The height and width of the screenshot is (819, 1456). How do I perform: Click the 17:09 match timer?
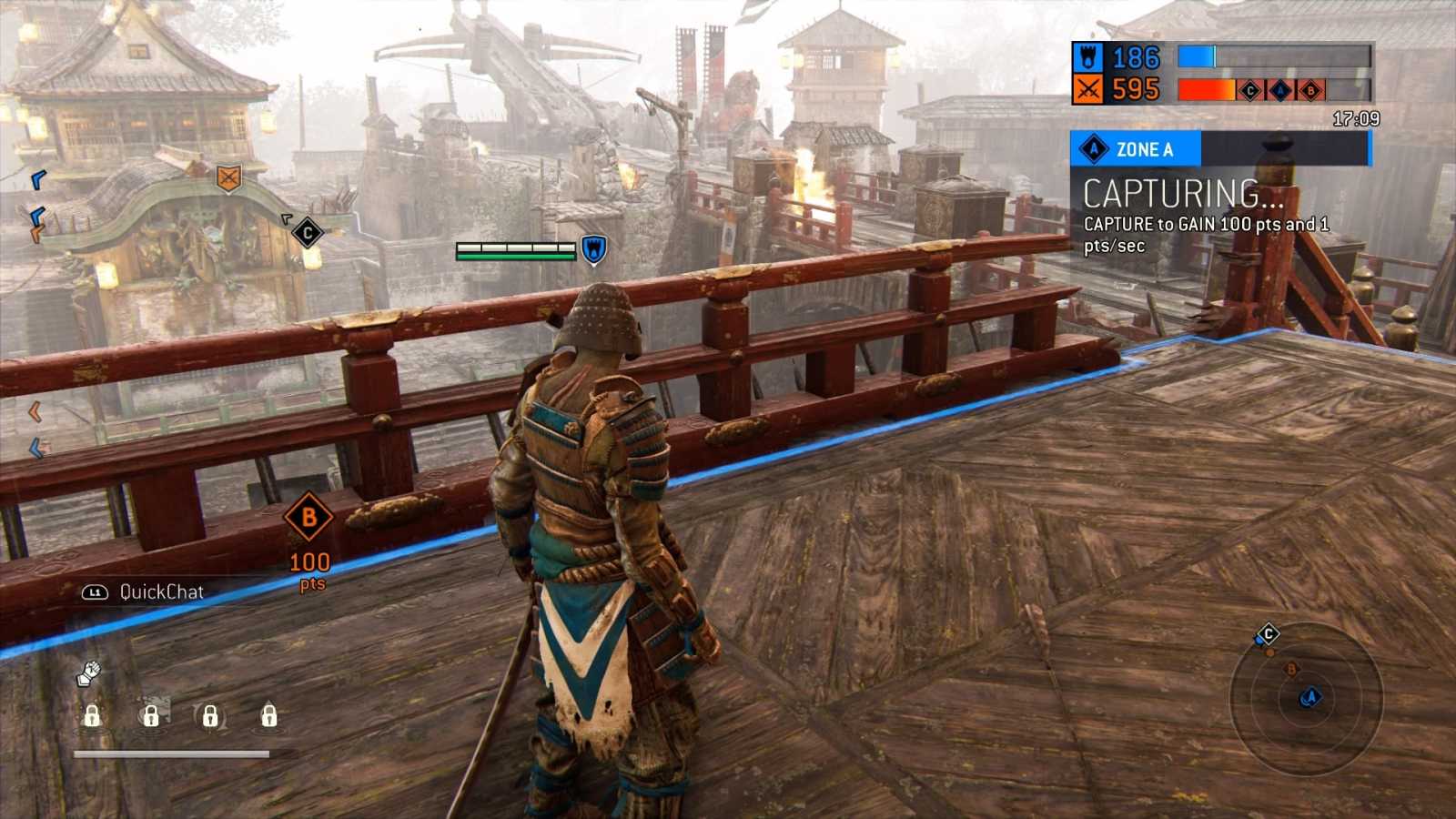(x=1356, y=116)
